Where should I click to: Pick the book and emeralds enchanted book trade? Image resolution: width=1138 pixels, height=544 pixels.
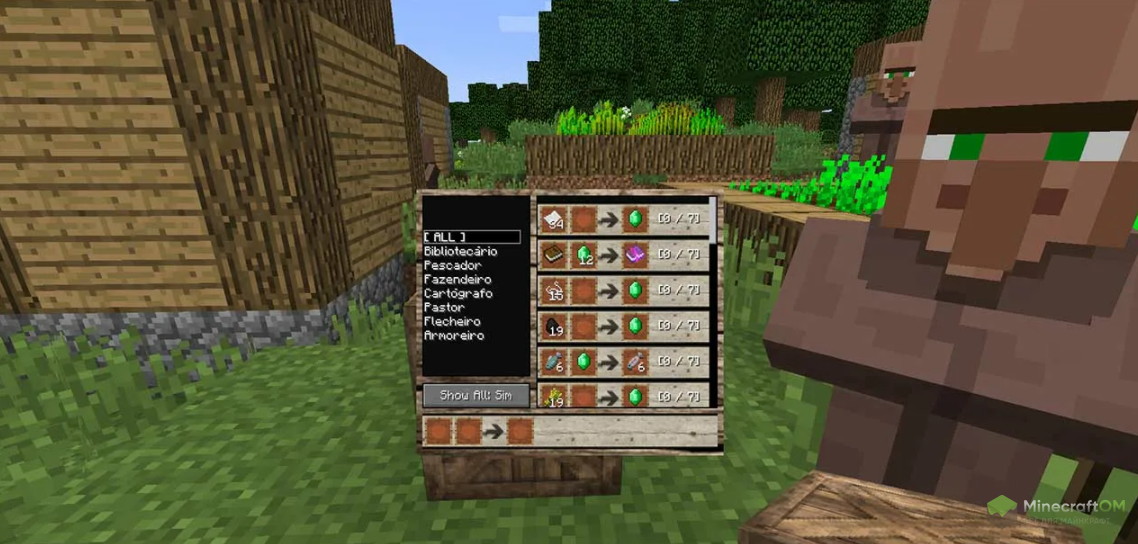(622, 255)
